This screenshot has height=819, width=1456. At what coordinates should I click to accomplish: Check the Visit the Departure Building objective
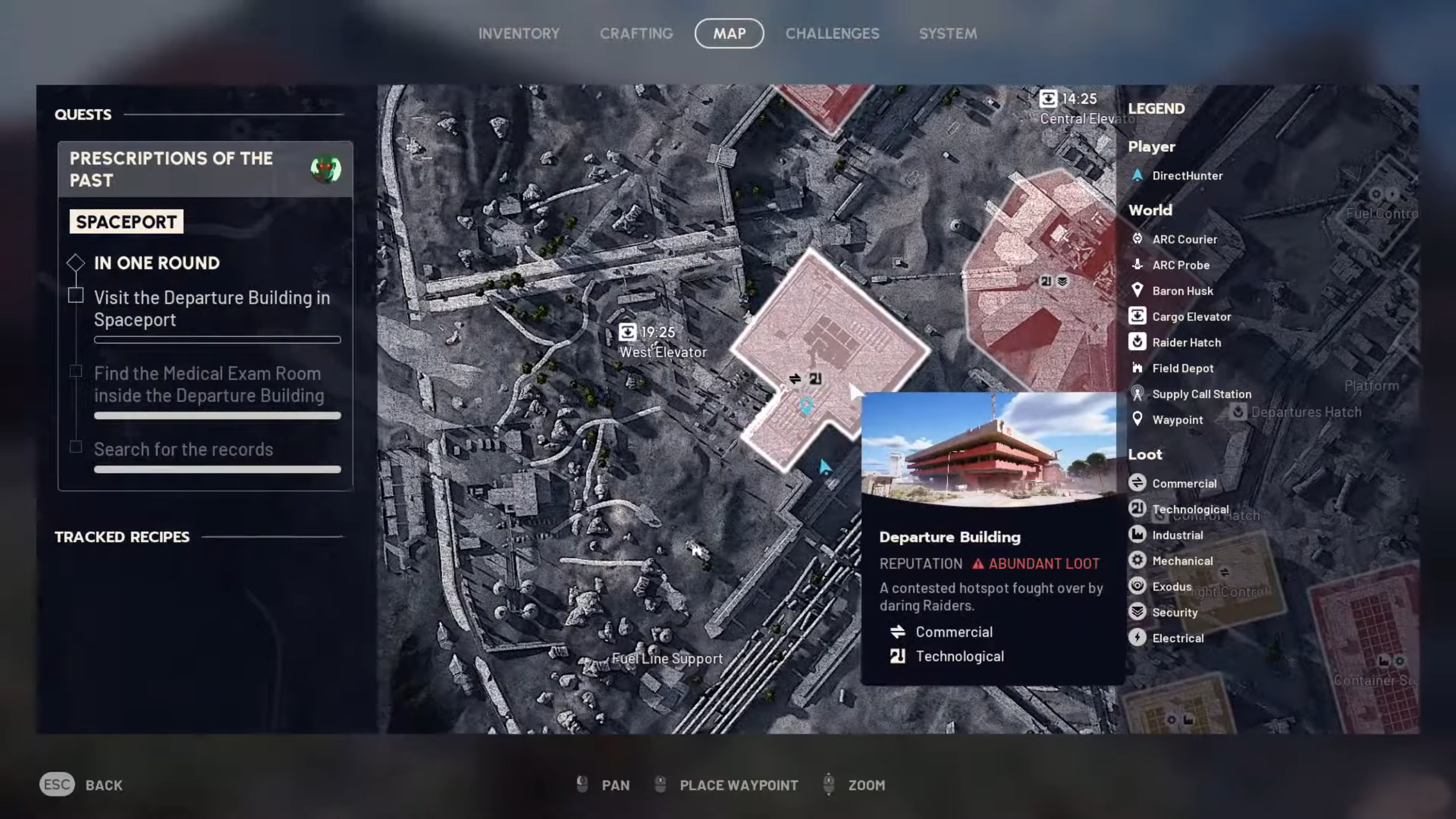(x=76, y=295)
